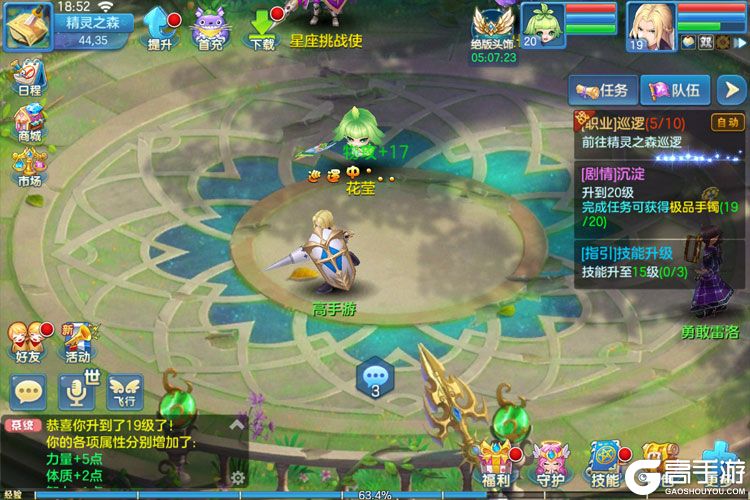Image resolution: width=750 pixels, height=500 pixels.
Task: Open the chat speech bubble button
Action: (28, 391)
